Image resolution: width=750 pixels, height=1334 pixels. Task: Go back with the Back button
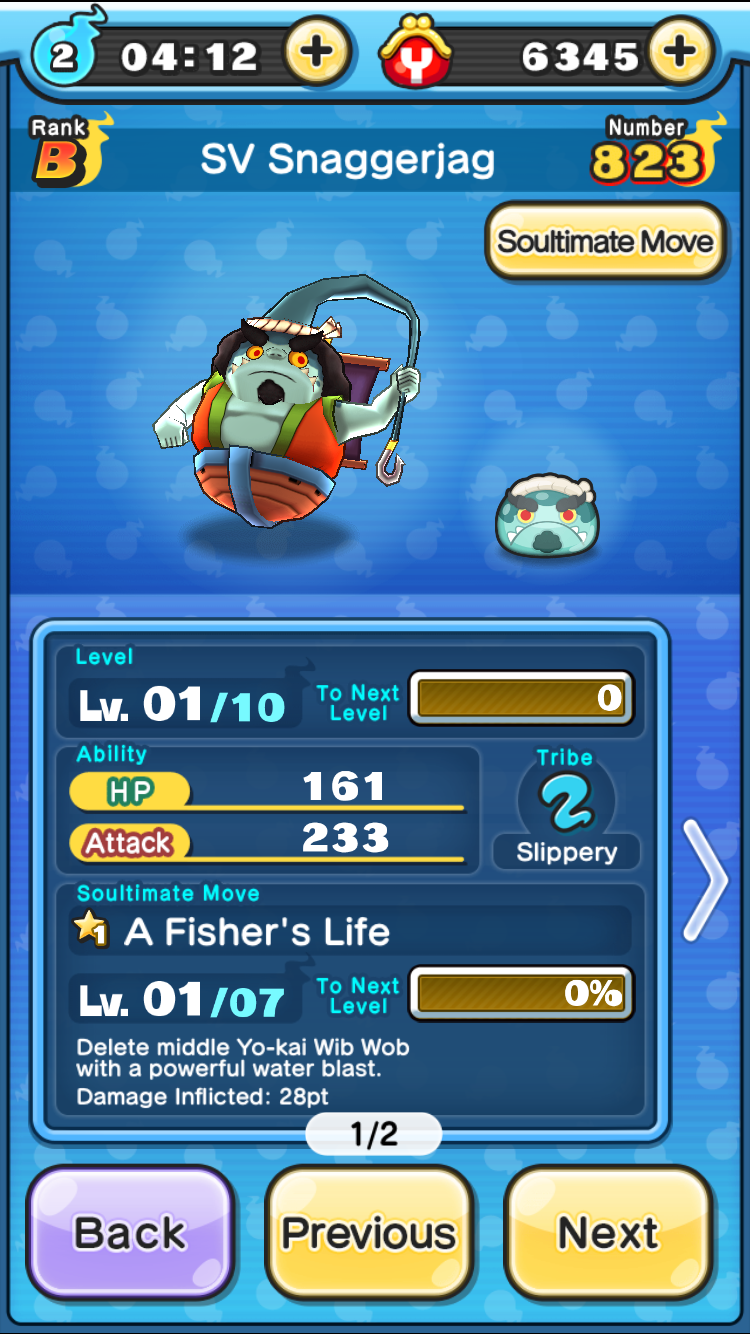pyautogui.click(x=130, y=1232)
